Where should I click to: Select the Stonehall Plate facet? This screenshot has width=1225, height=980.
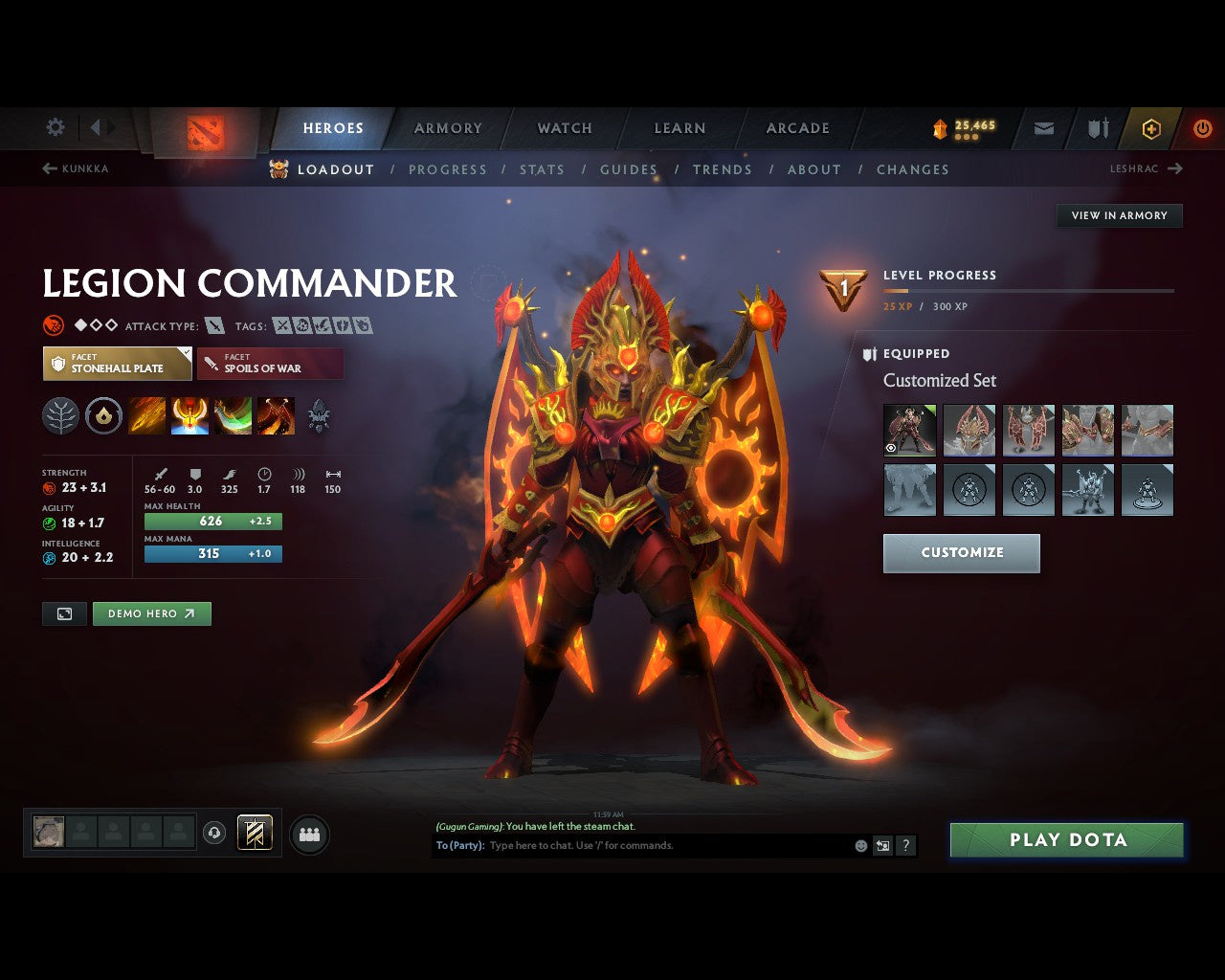tap(117, 363)
